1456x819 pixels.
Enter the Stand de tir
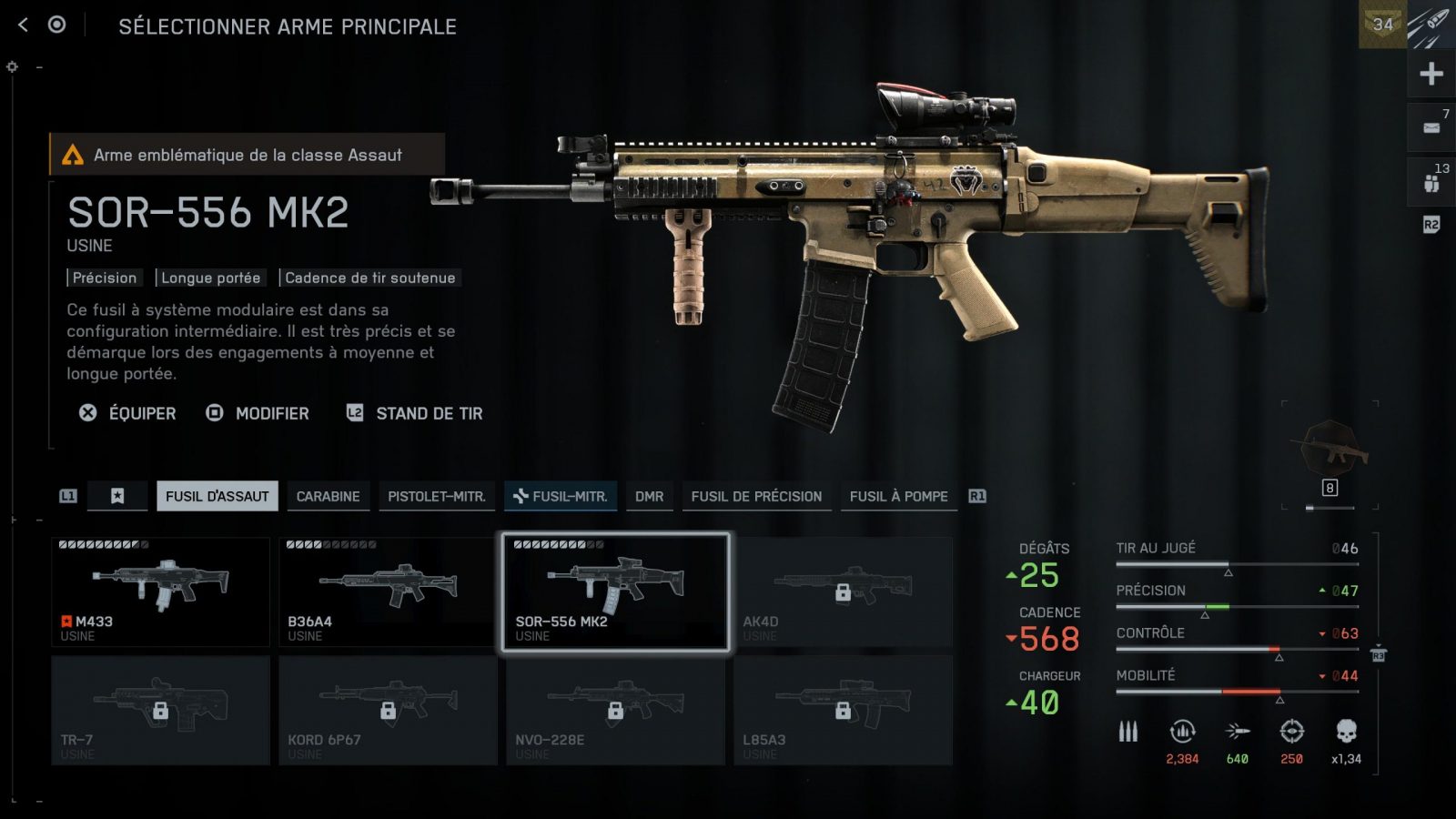tap(415, 413)
